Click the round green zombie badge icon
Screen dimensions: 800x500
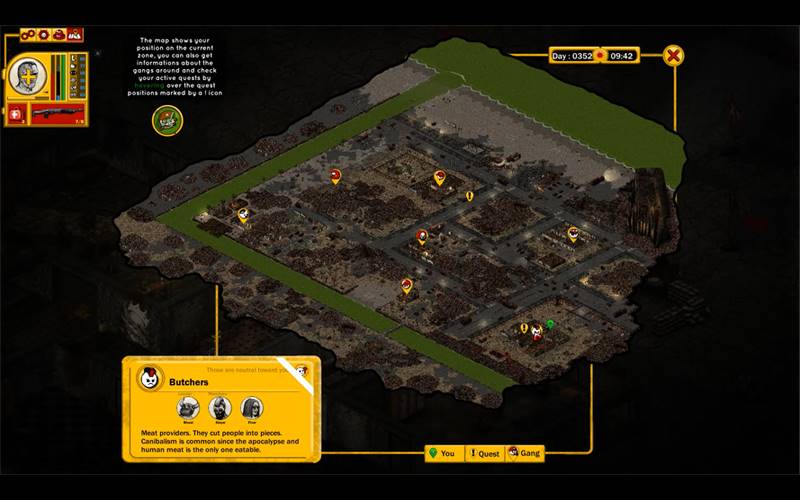pos(167,120)
